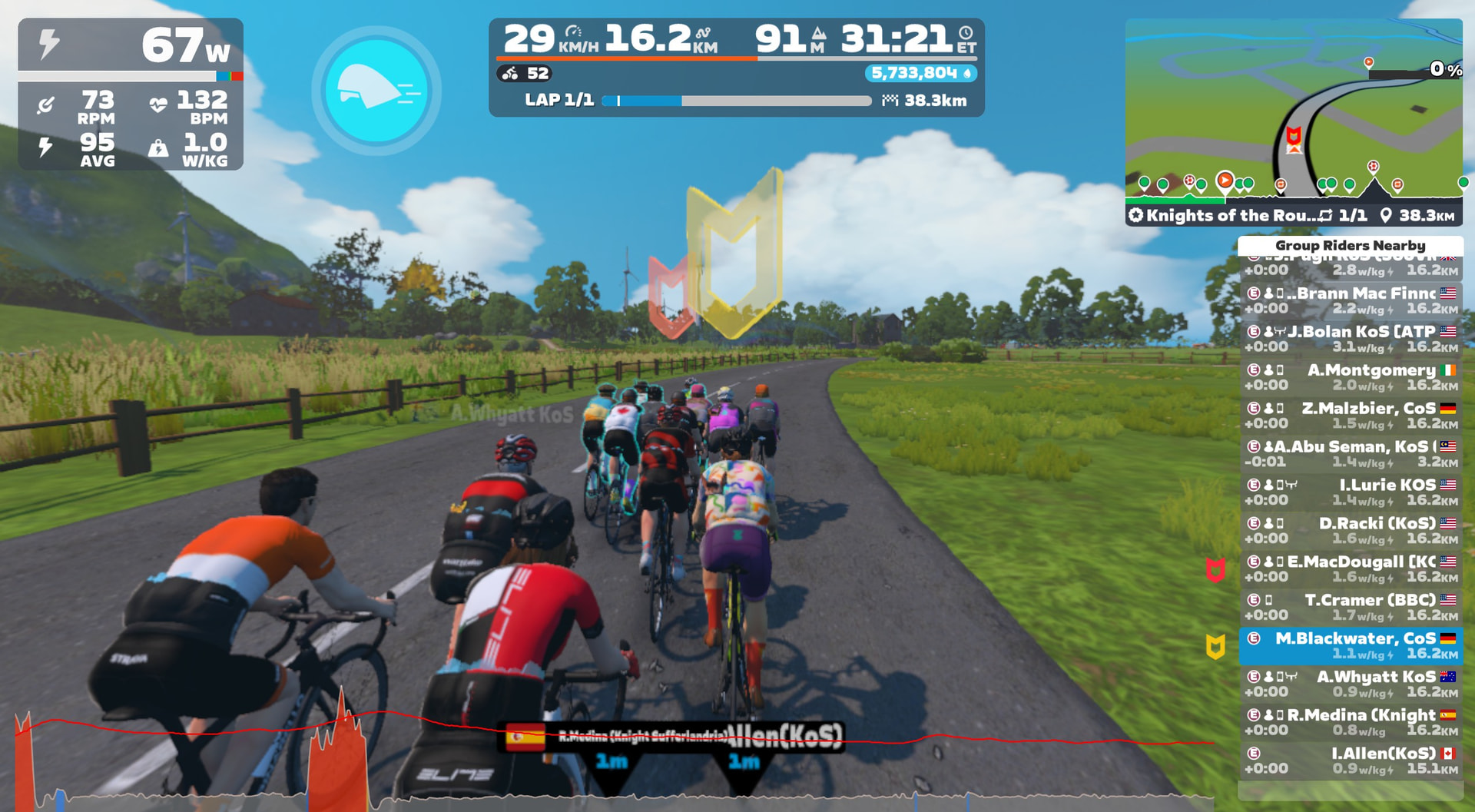
Task: Click the yellow sweeper beacon beside list
Action: tap(1215, 647)
